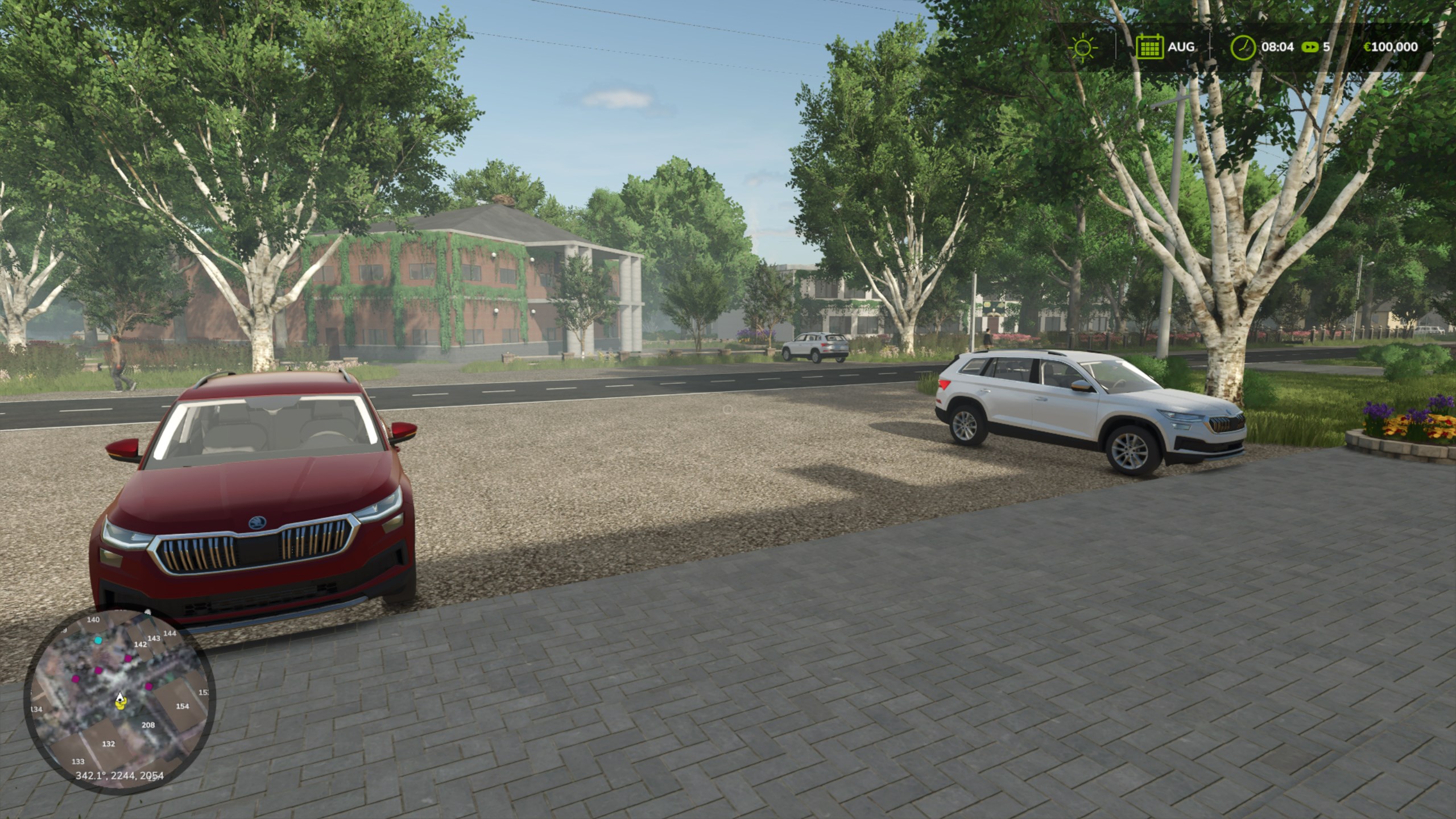Click the green clock icon

click(x=1243, y=47)
